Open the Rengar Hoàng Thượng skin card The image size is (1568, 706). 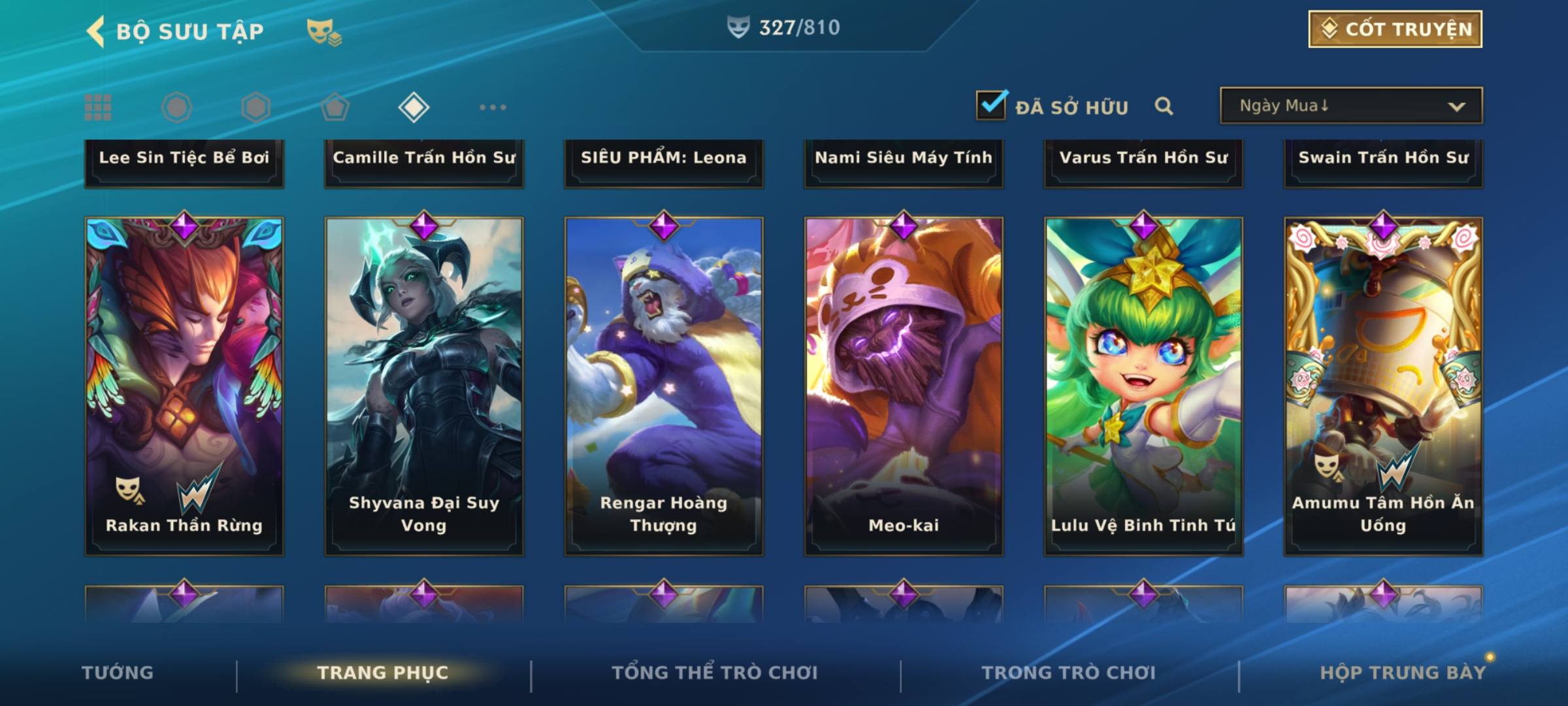pos(664,386)
